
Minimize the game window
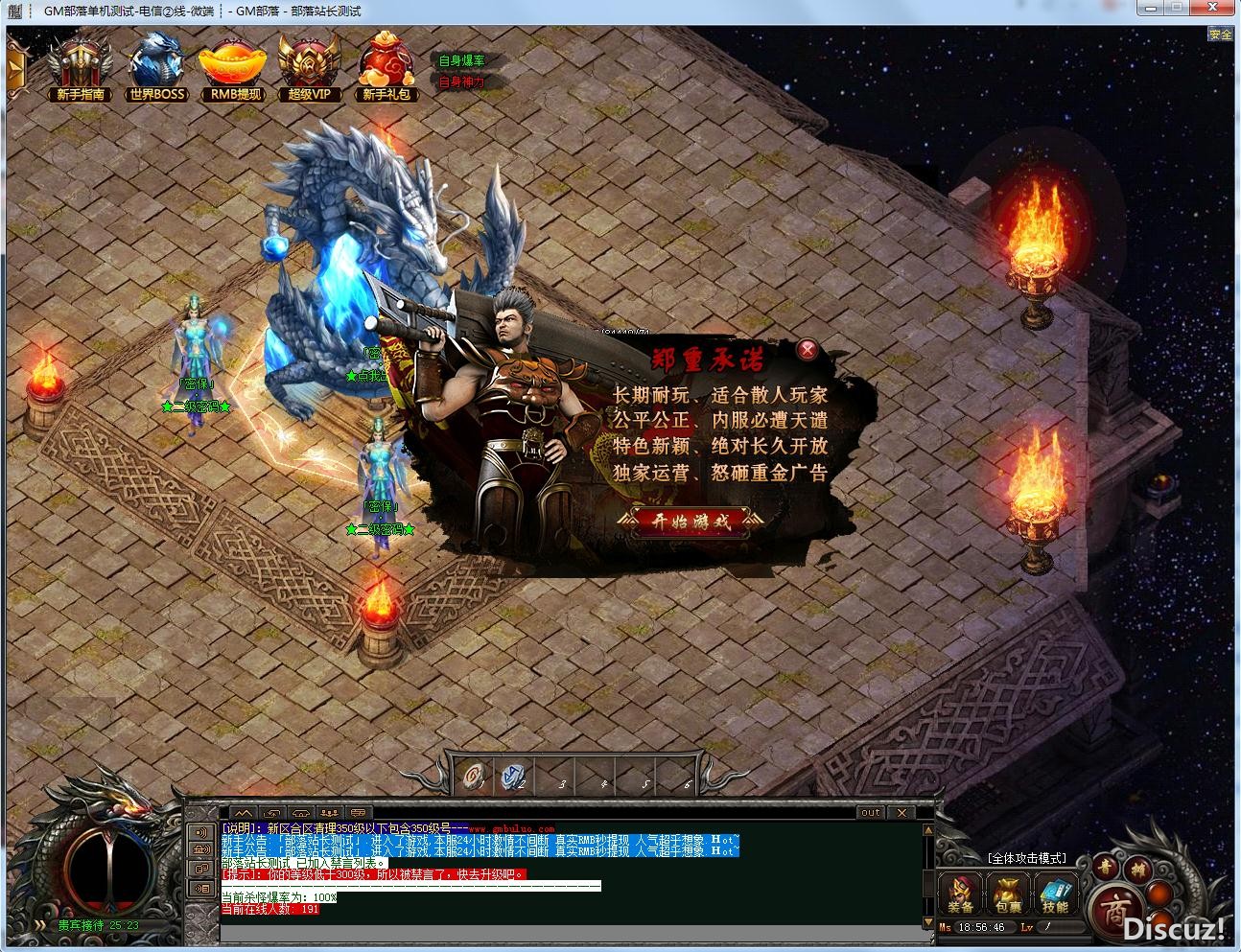click(1152, 9)
